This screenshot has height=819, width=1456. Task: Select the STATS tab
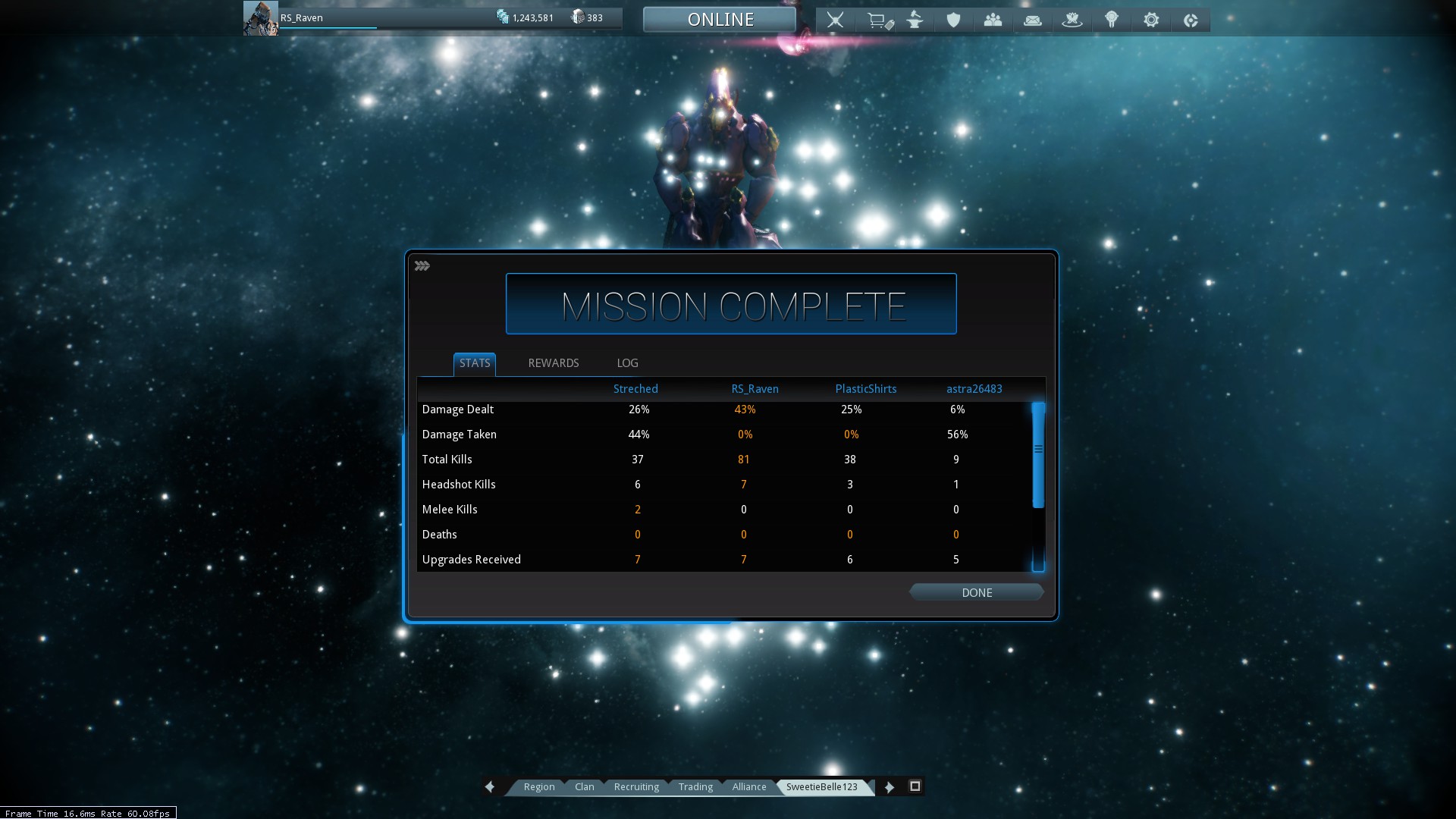tap(475, 363)
